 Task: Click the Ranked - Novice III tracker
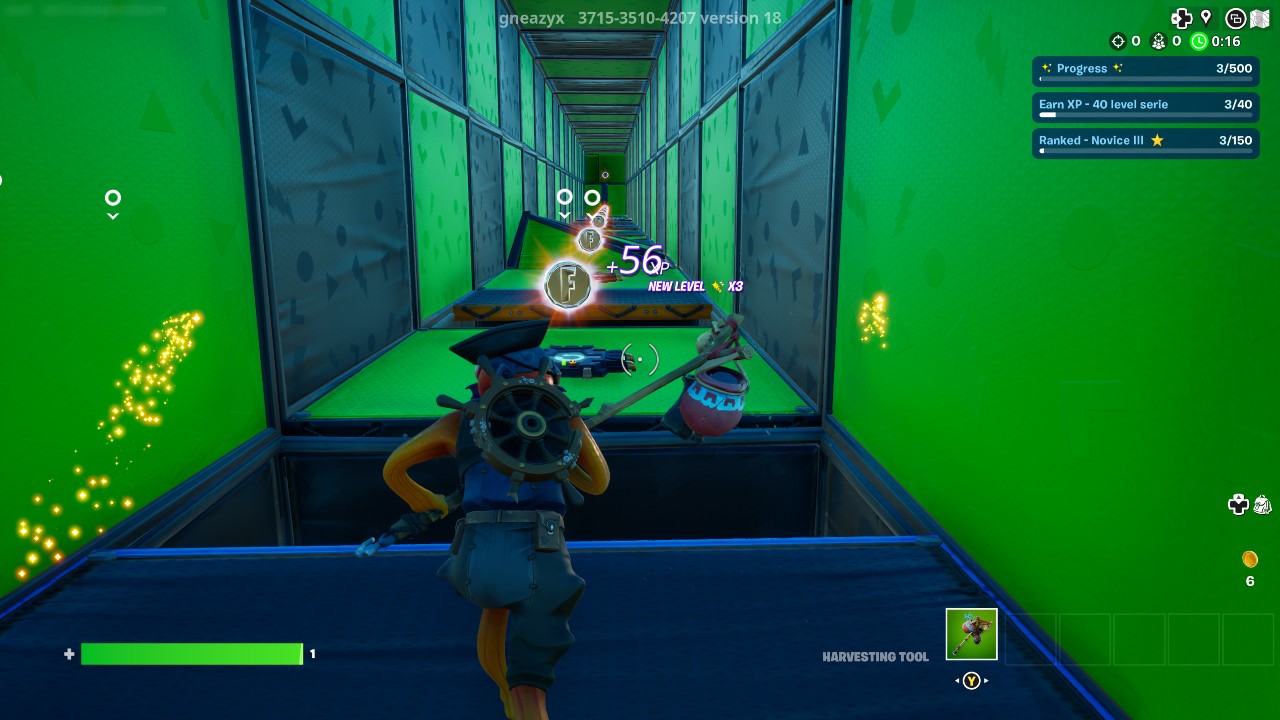(x=1145, y=143)
